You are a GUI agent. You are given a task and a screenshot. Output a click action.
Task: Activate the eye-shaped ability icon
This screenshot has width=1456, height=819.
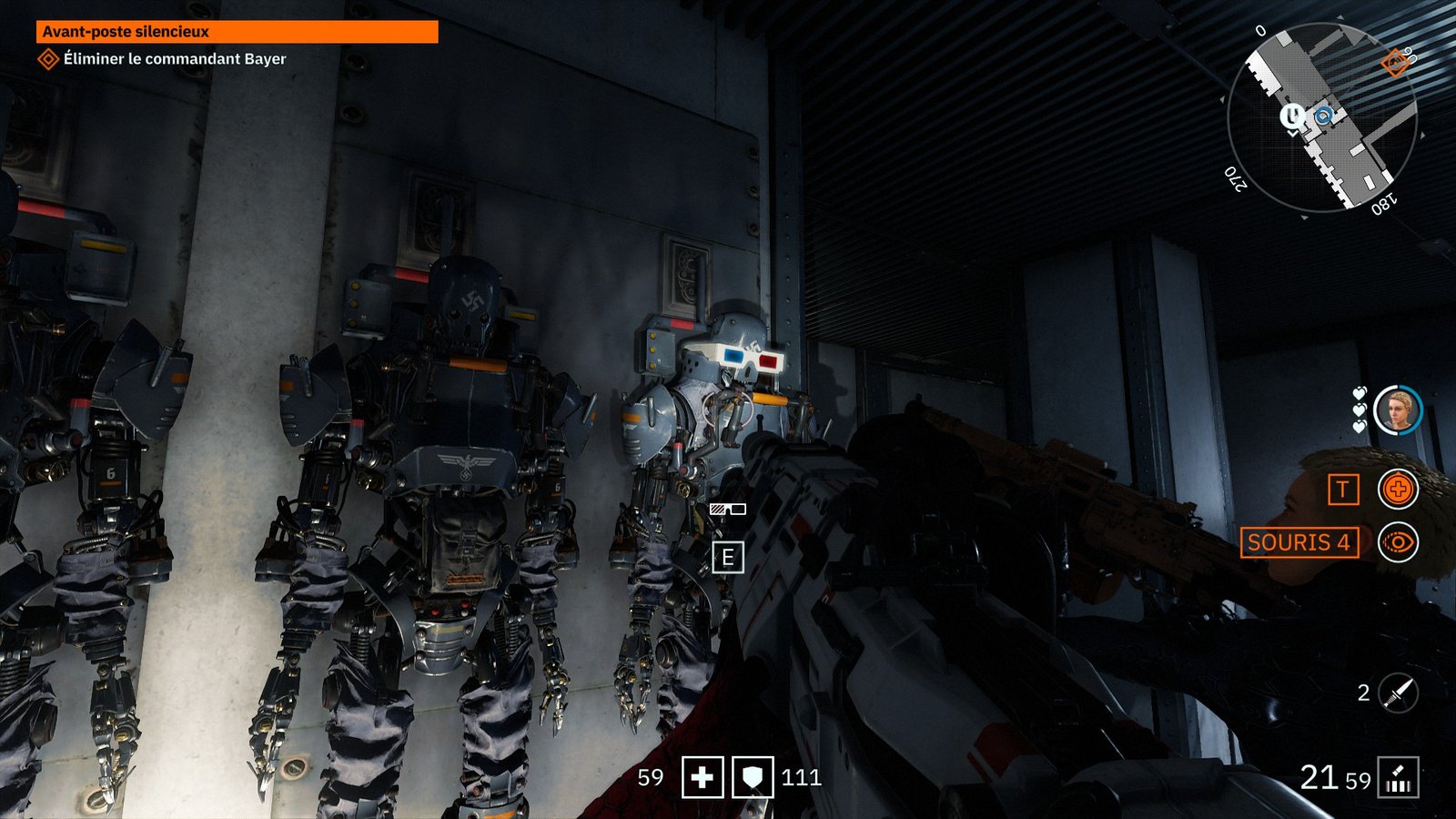1398,543
